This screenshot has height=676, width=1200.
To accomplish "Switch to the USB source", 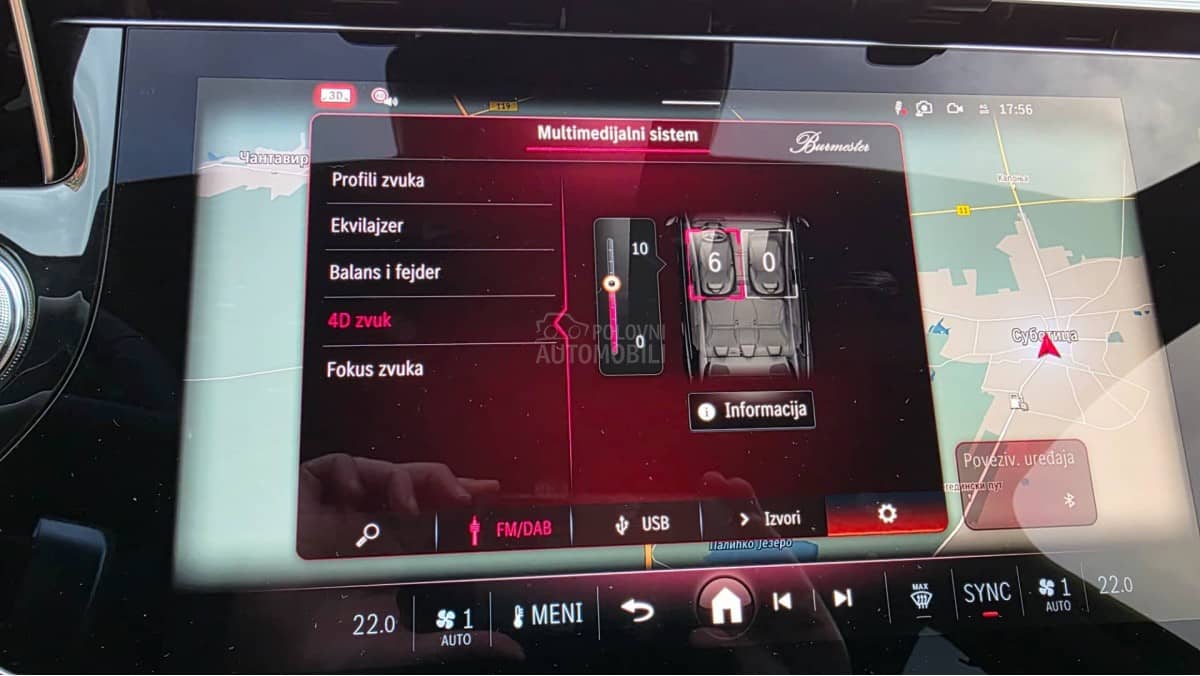I will pyautogui.click(x=640, y=524).
